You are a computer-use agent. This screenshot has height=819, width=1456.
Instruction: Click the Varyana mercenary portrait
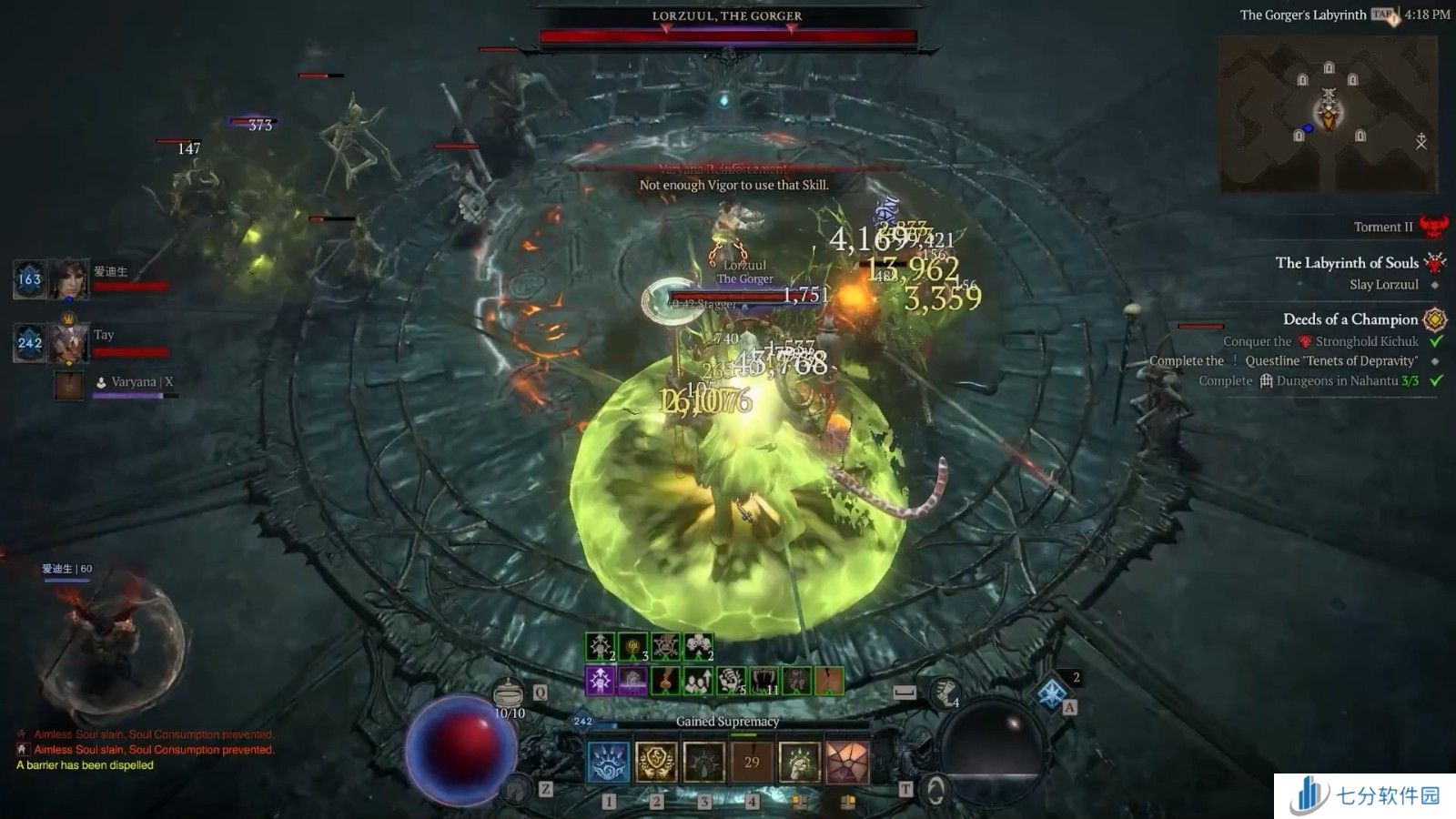click(68, 385)
